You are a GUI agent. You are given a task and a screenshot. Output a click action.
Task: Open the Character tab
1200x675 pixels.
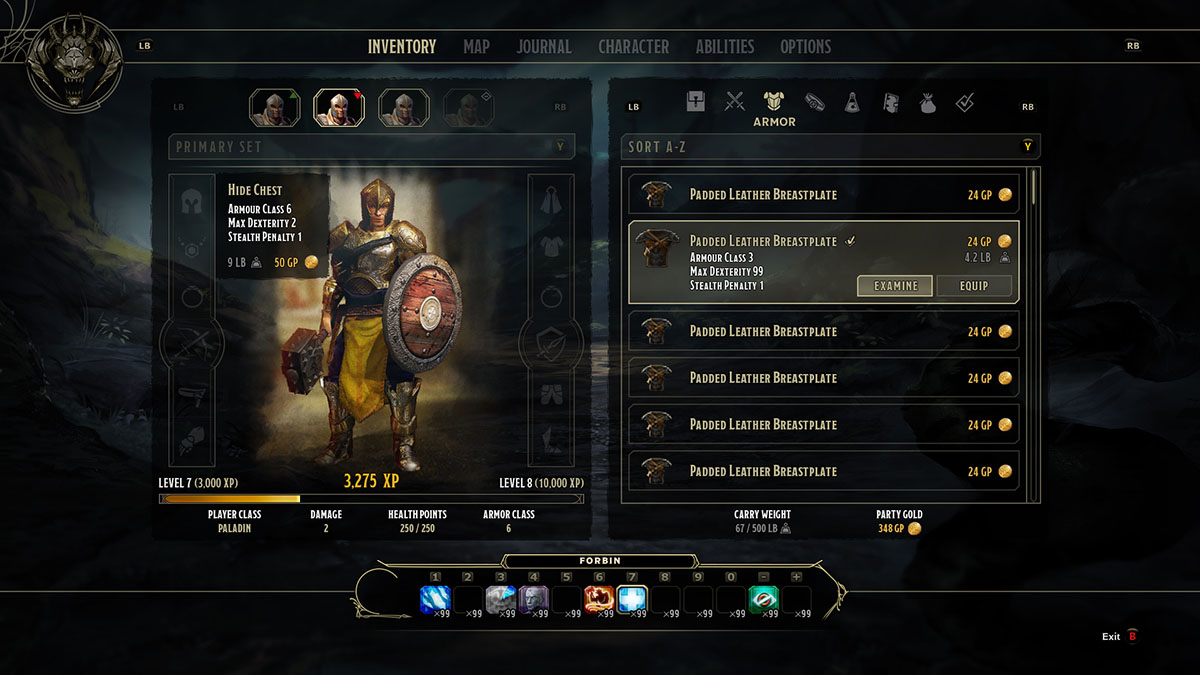pos(633,46)
